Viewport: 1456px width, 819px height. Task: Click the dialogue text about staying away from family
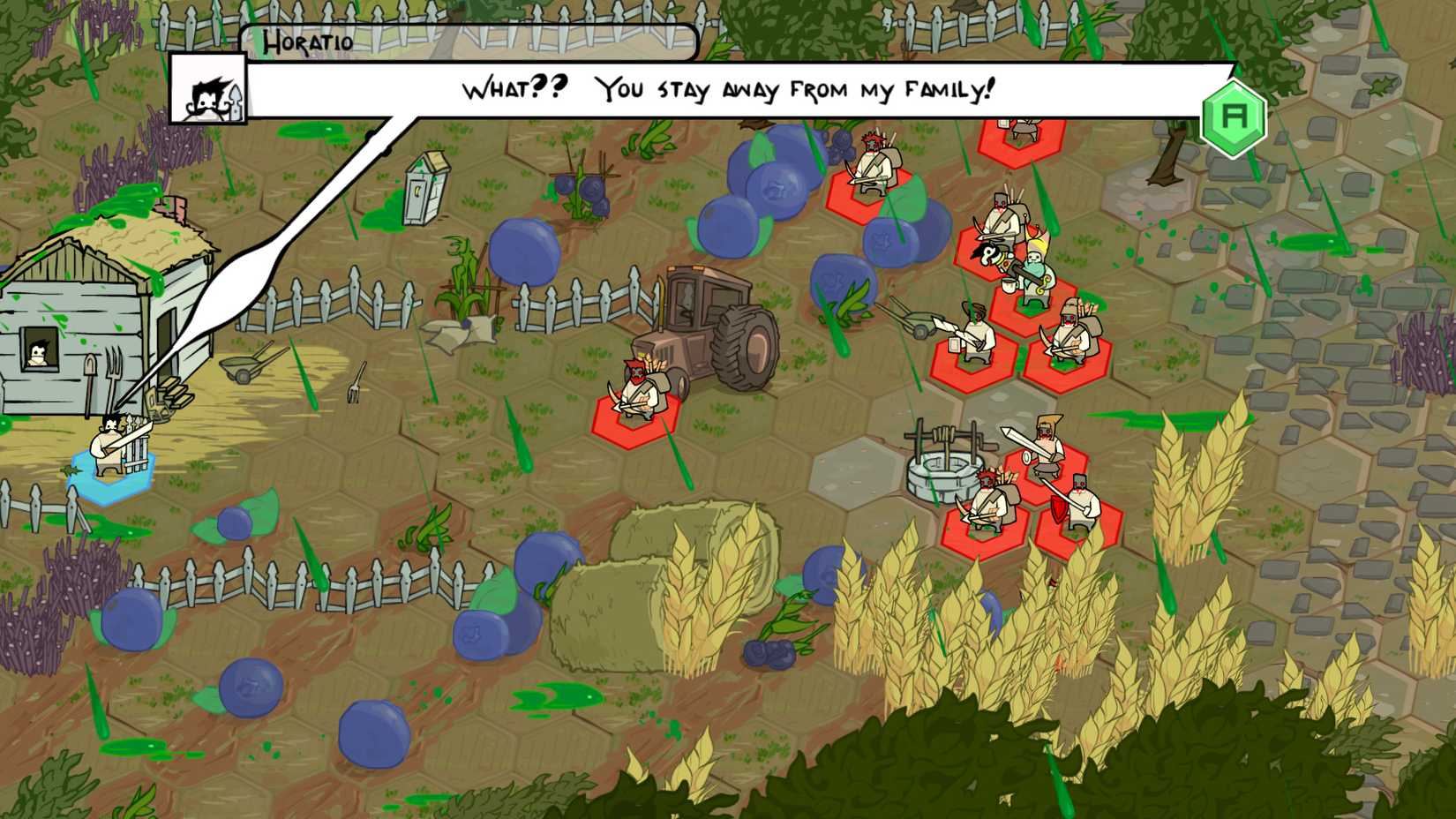tap(726, 87)
